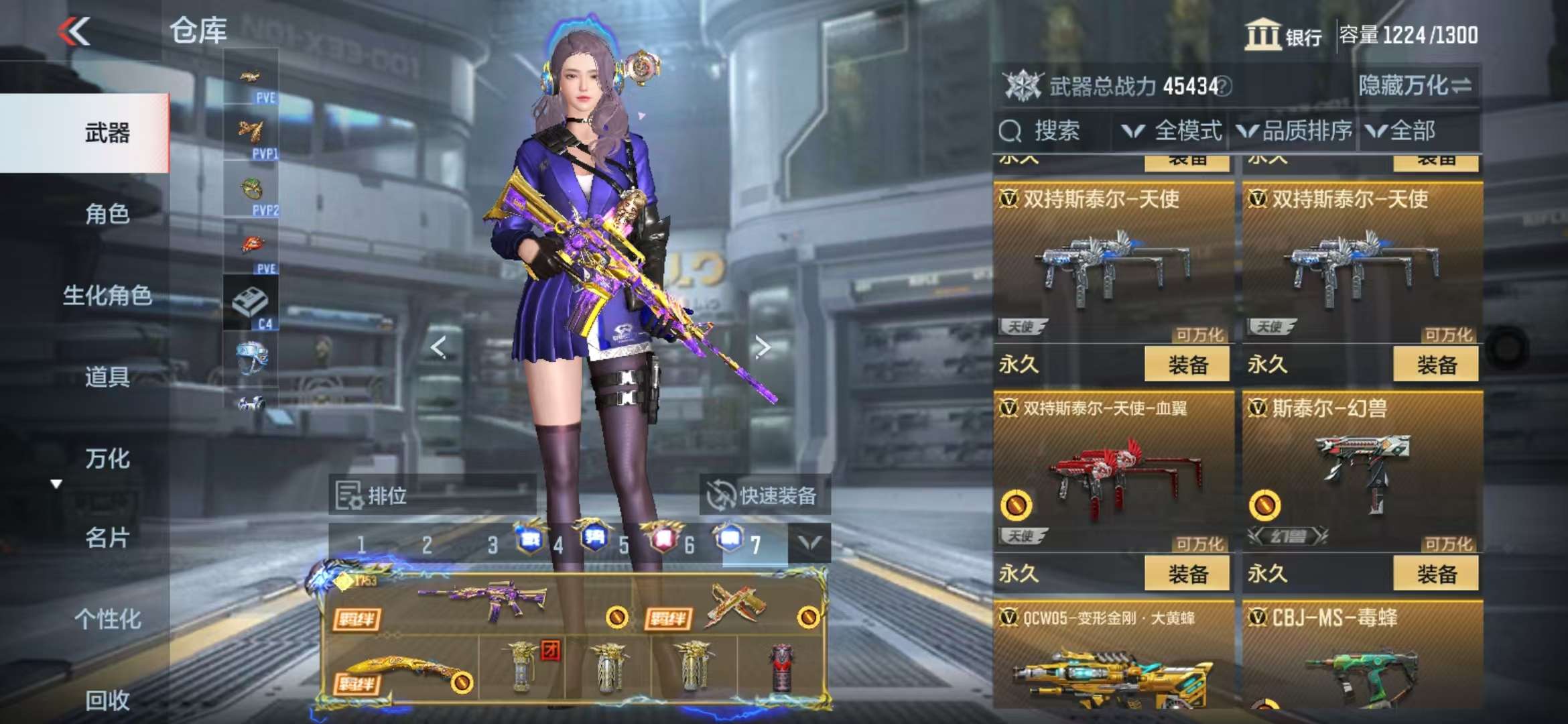1568x724 pixels.
Task: Go back using the arrow button
Action: click(74, 31)
